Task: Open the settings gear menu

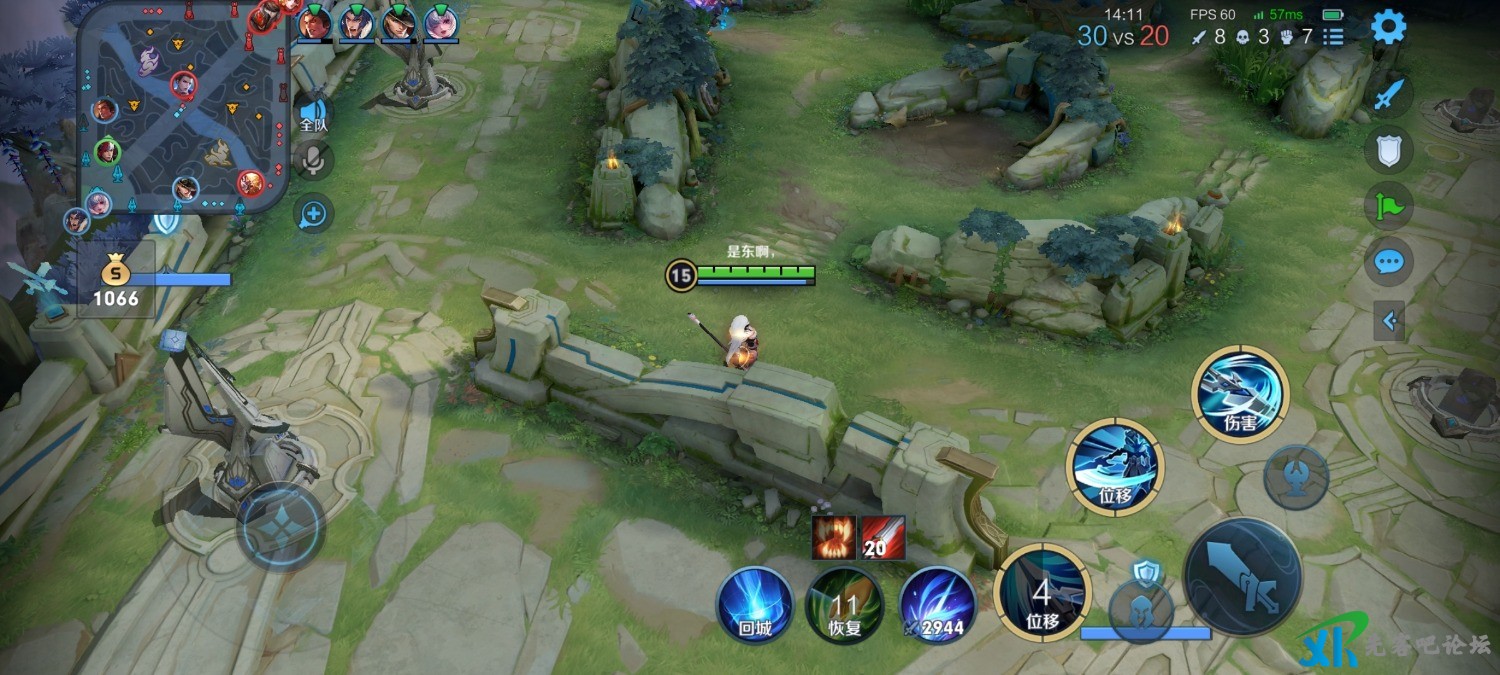Action: coord(1388,27)
